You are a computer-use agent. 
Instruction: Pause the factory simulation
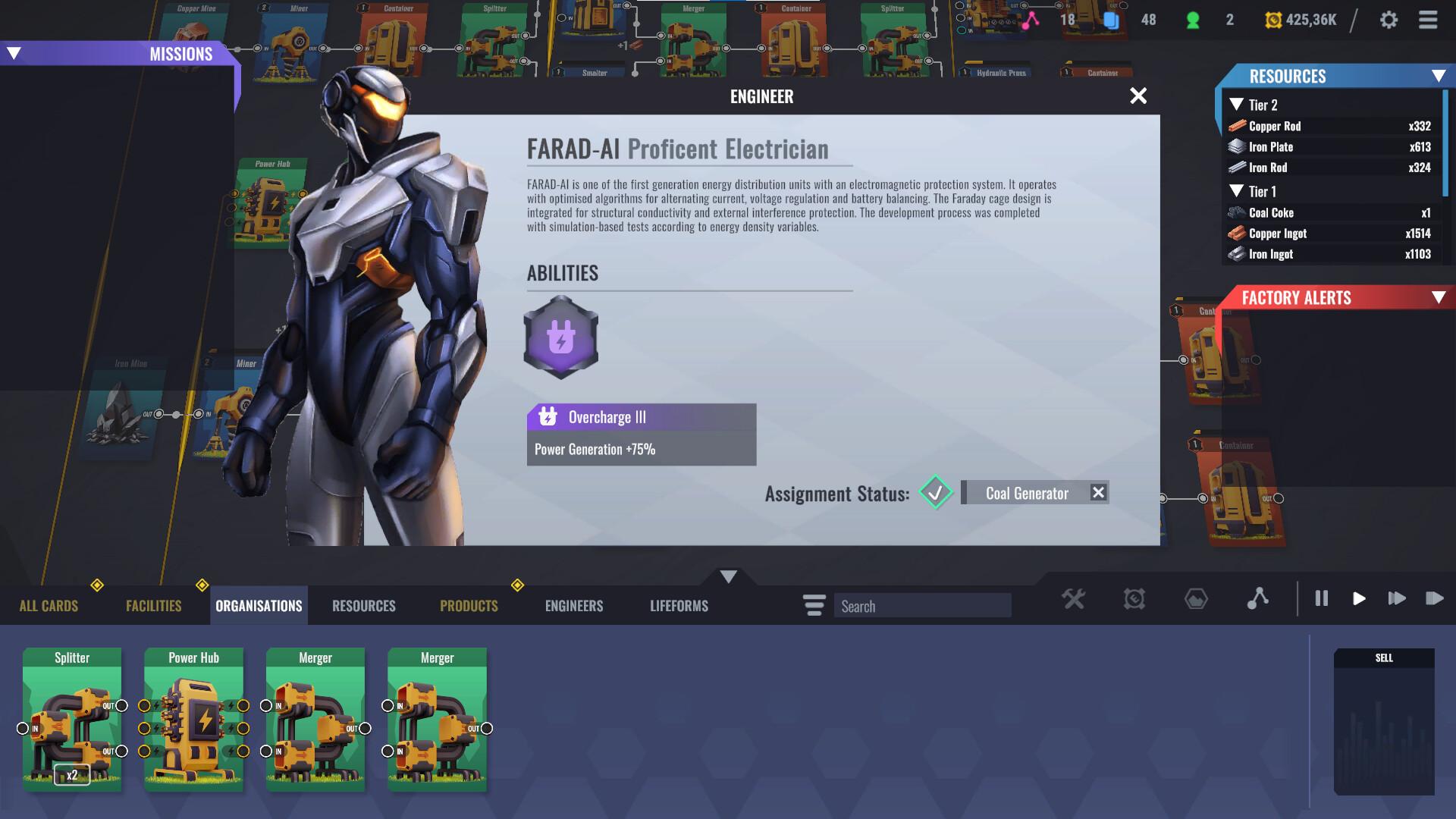coord(1321,599)
